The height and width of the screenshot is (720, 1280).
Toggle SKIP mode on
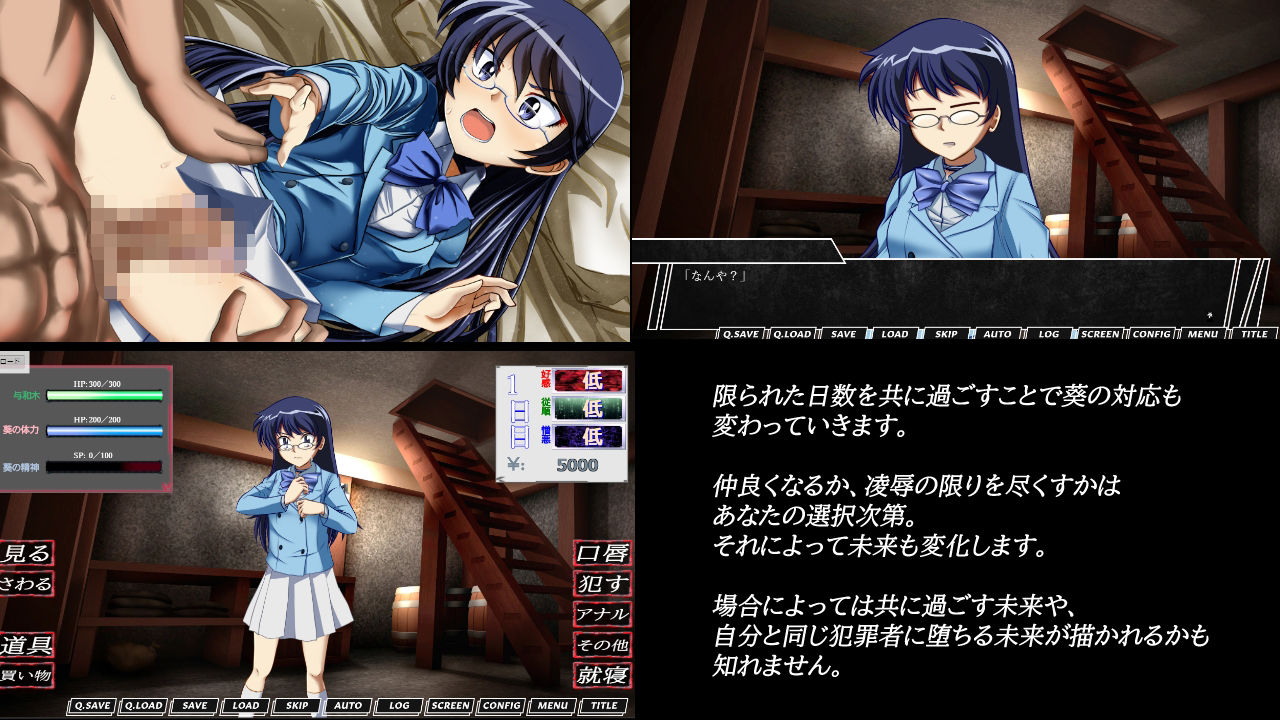click(295, 706)
